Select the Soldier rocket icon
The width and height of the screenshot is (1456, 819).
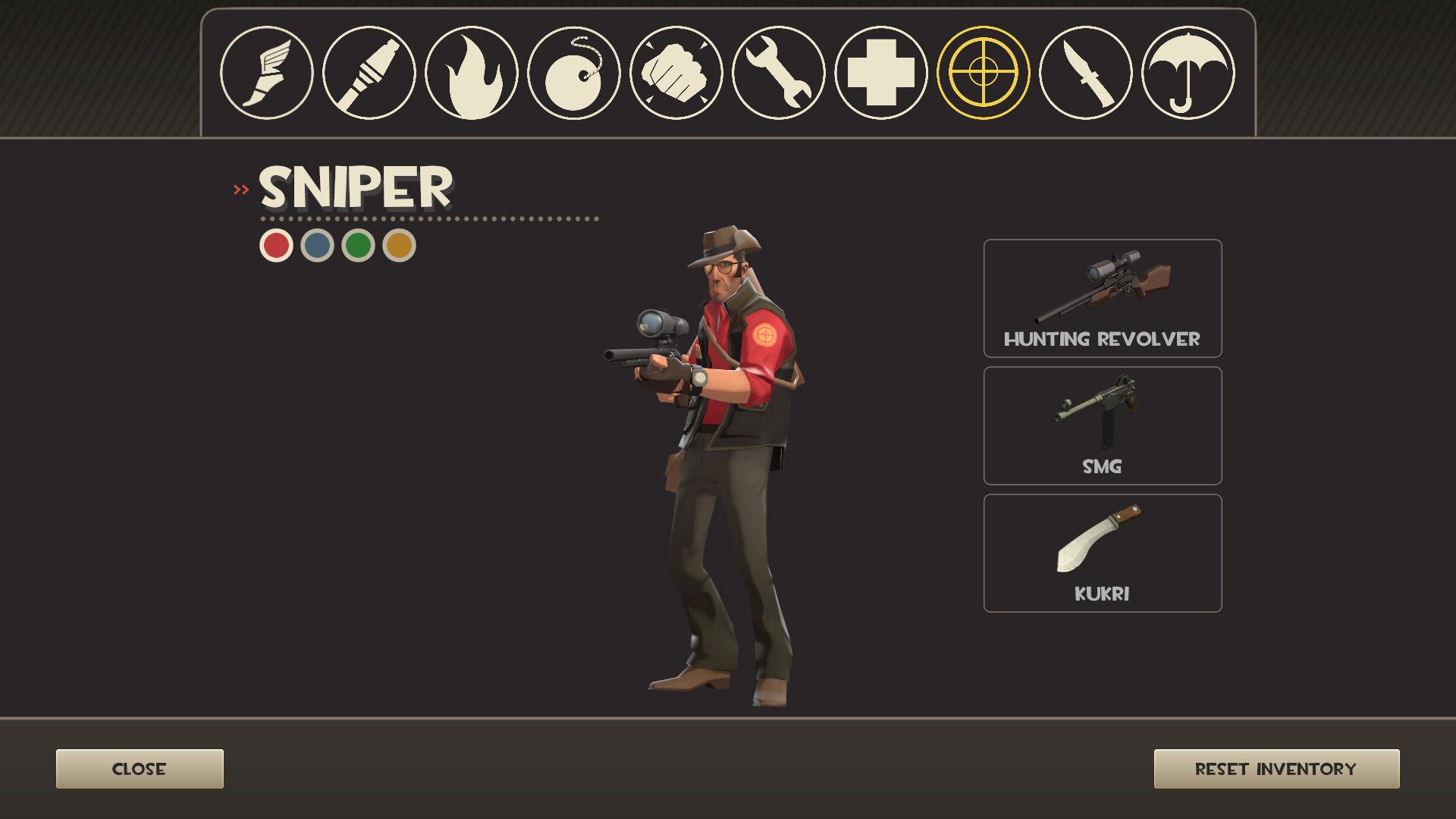(371, 72)
